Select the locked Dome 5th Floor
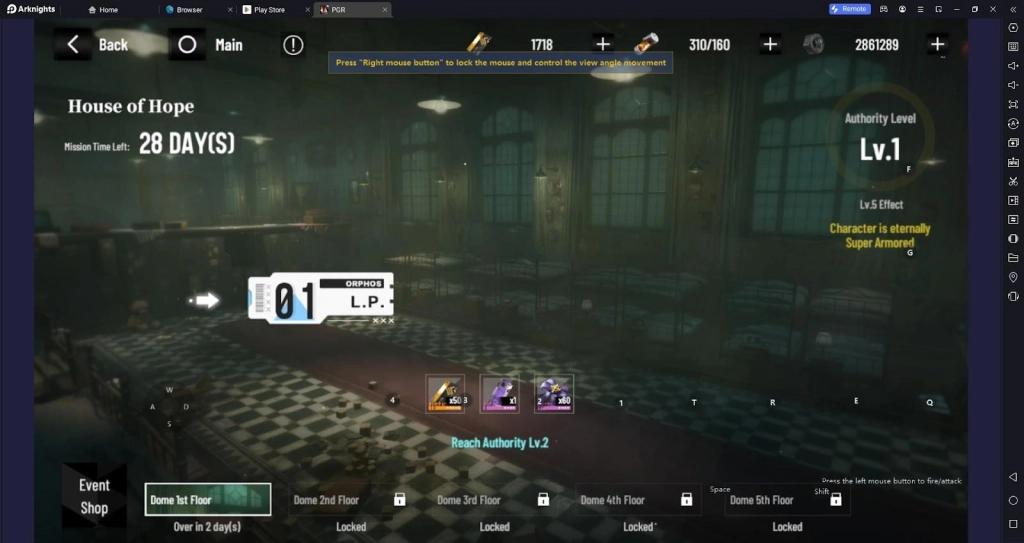This screenshot has width=1024, height=543. click(x=787, y=499)
